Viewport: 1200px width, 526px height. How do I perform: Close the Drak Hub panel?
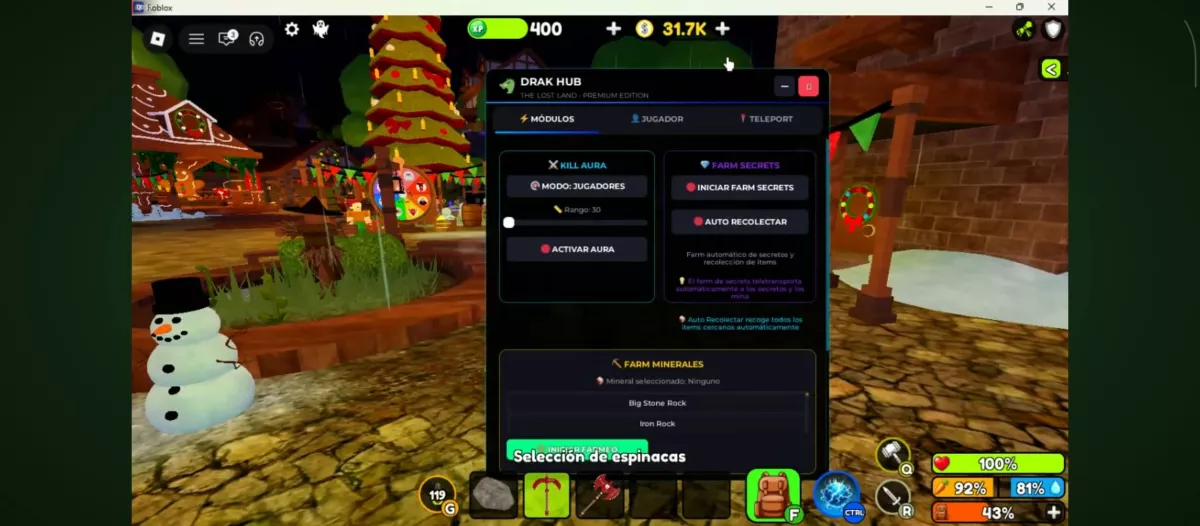(808, 87)
